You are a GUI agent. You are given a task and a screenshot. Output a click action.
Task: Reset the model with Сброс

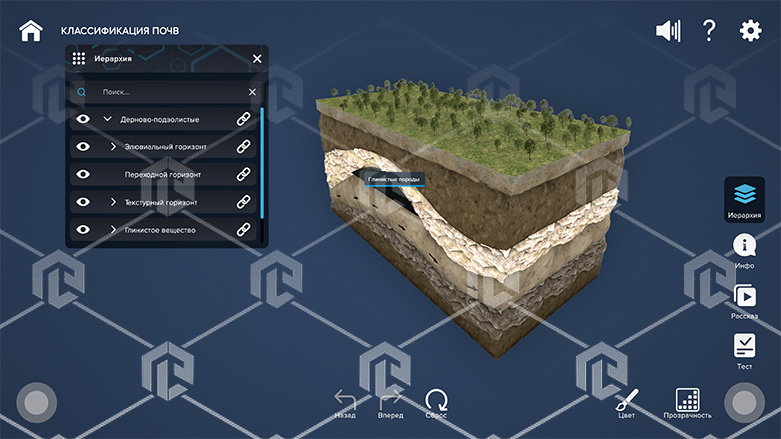click(436, 401)
